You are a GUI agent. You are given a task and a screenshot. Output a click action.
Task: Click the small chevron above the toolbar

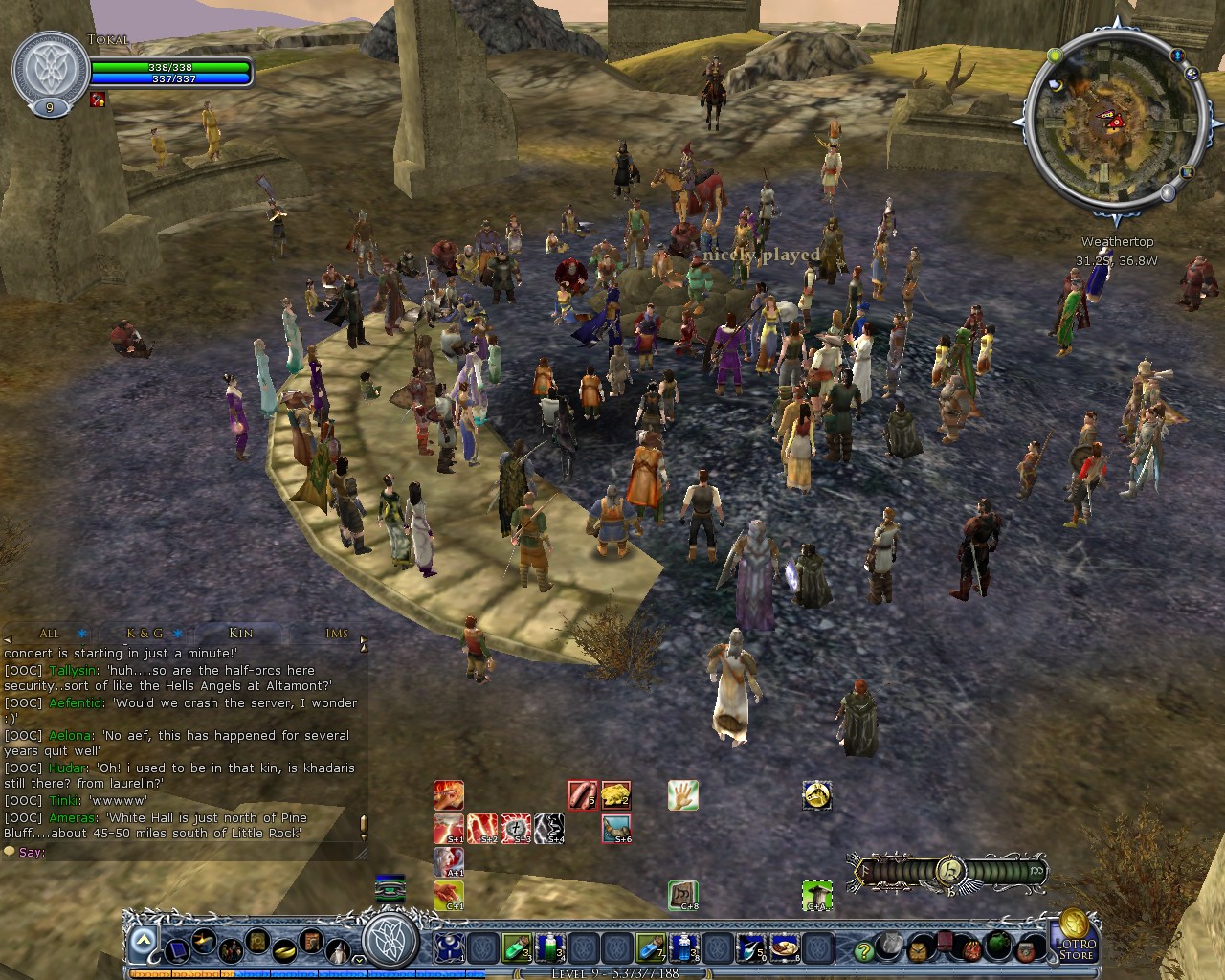coord(358,960)
